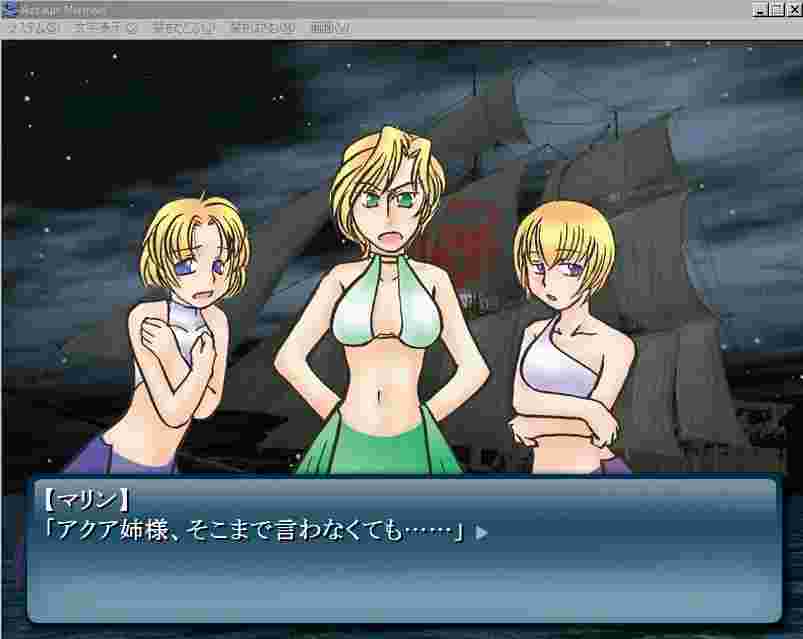Open the システム (System) menu
Viewport: 803px width, 639px height.
(32, 28)
